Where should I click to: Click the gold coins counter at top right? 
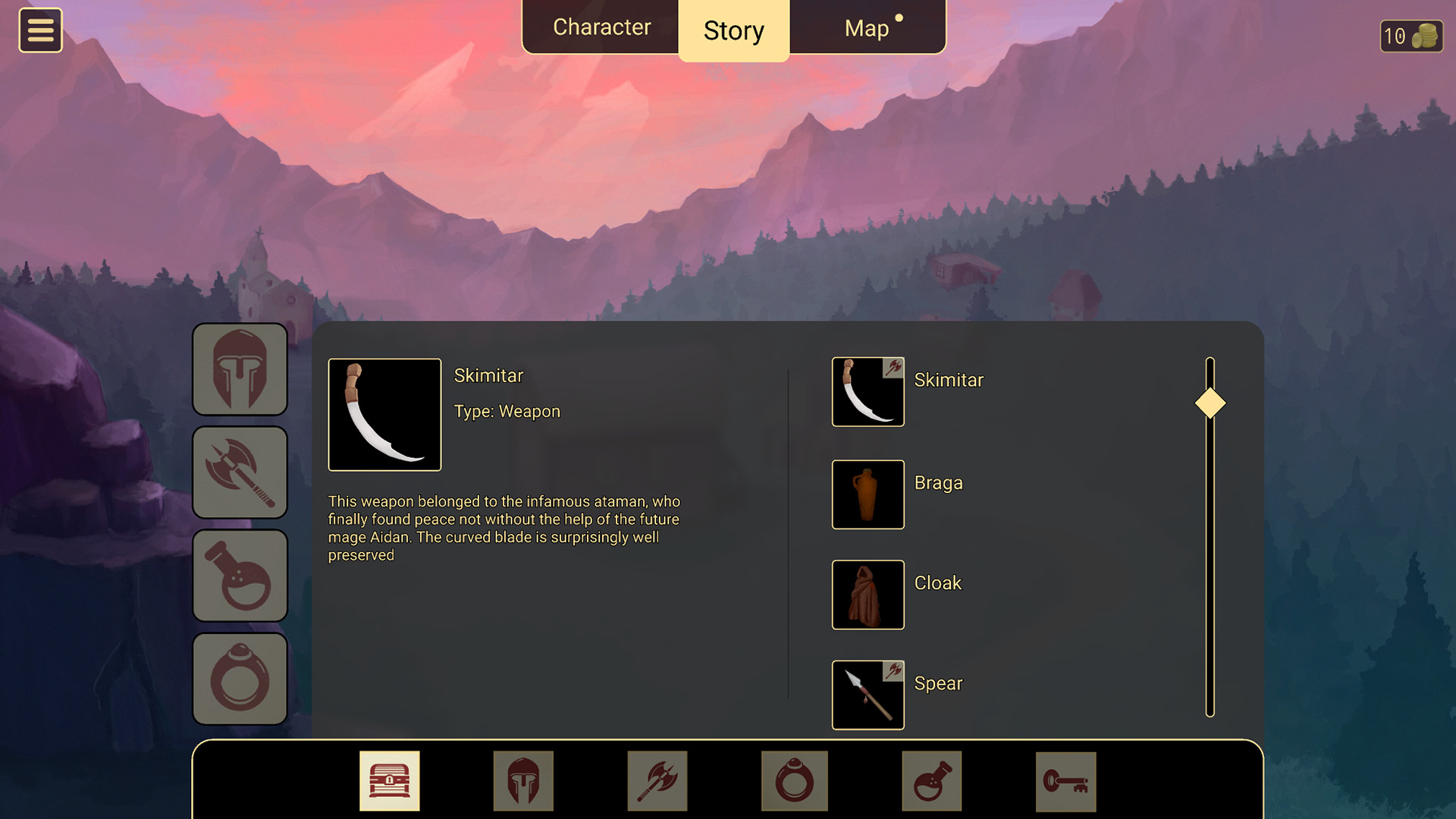click(1412, 35)
